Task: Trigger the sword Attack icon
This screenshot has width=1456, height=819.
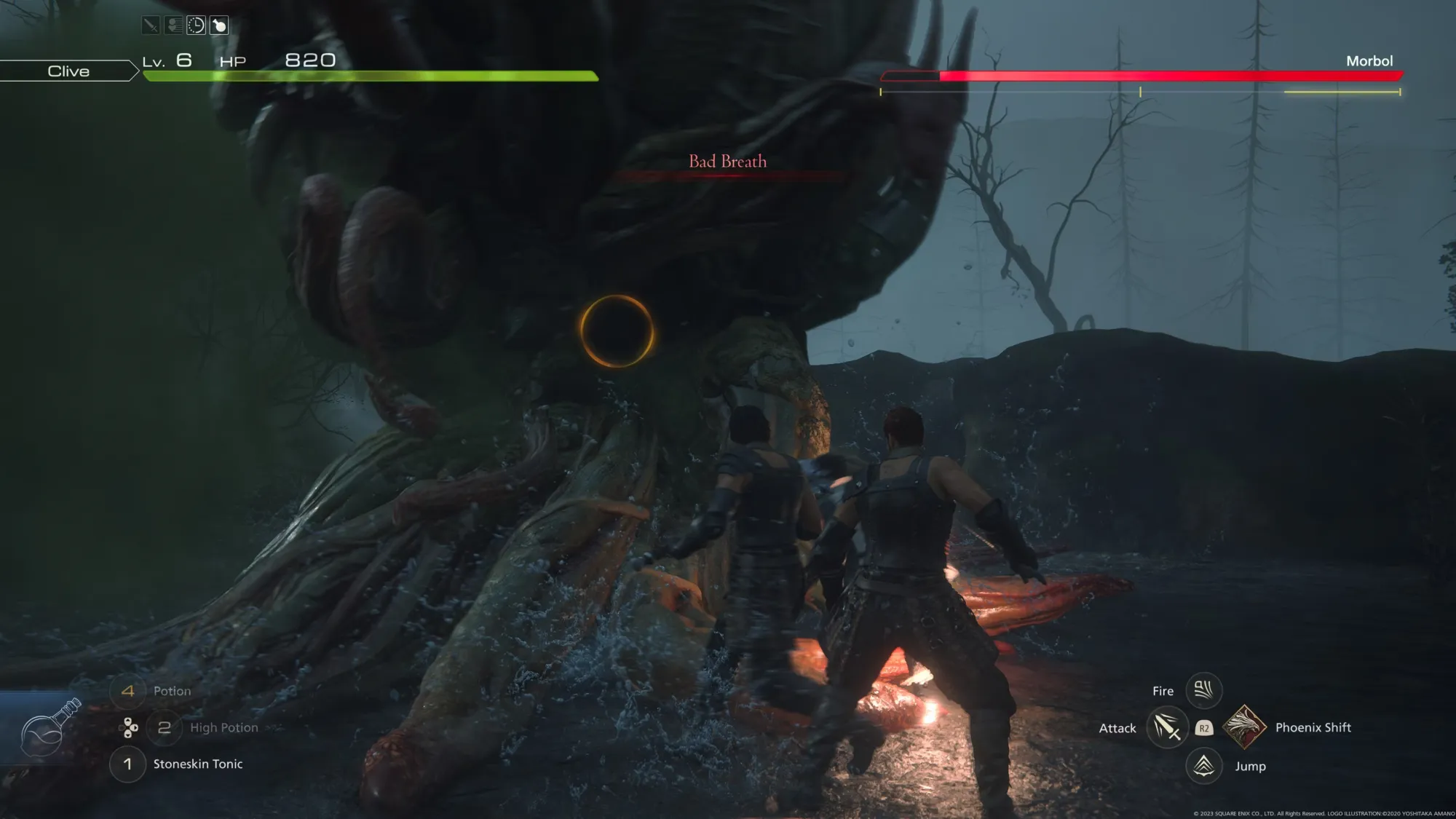Action: pos(1166,727)
